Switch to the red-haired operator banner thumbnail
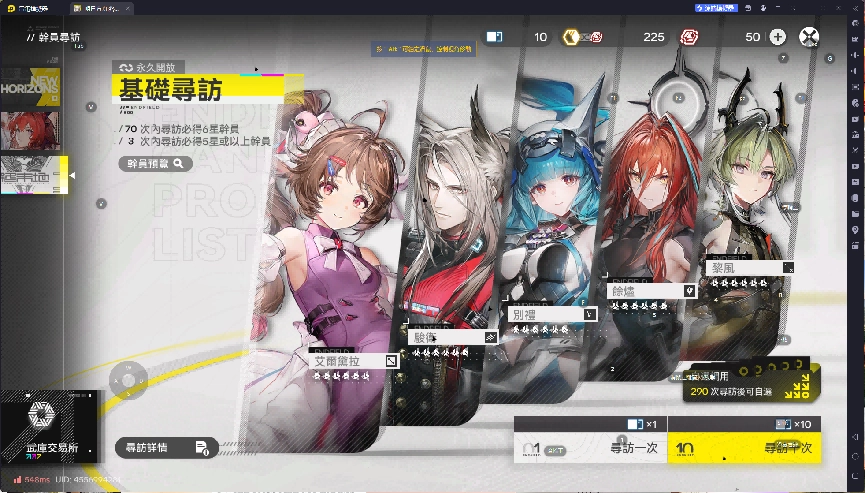This screenshot has height=493, width=865. click(x=29, y=130)
